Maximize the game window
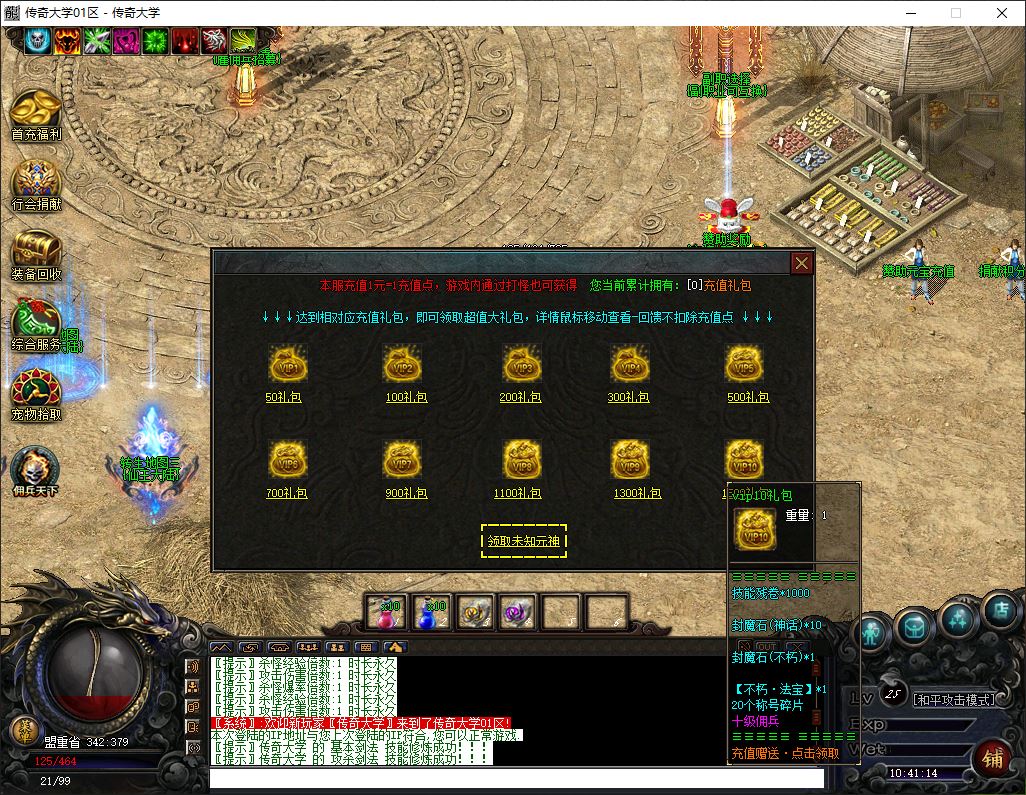The image size is (1026, 795). pos(955,13)
